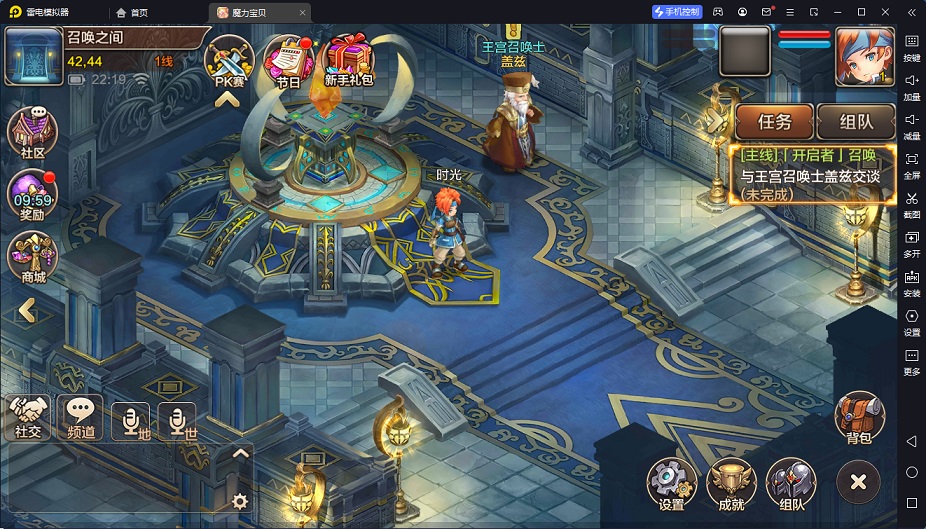926x529 pixels.
Task: Open the bottom 组队 helmet icon
Action: (x=791, y=484)
